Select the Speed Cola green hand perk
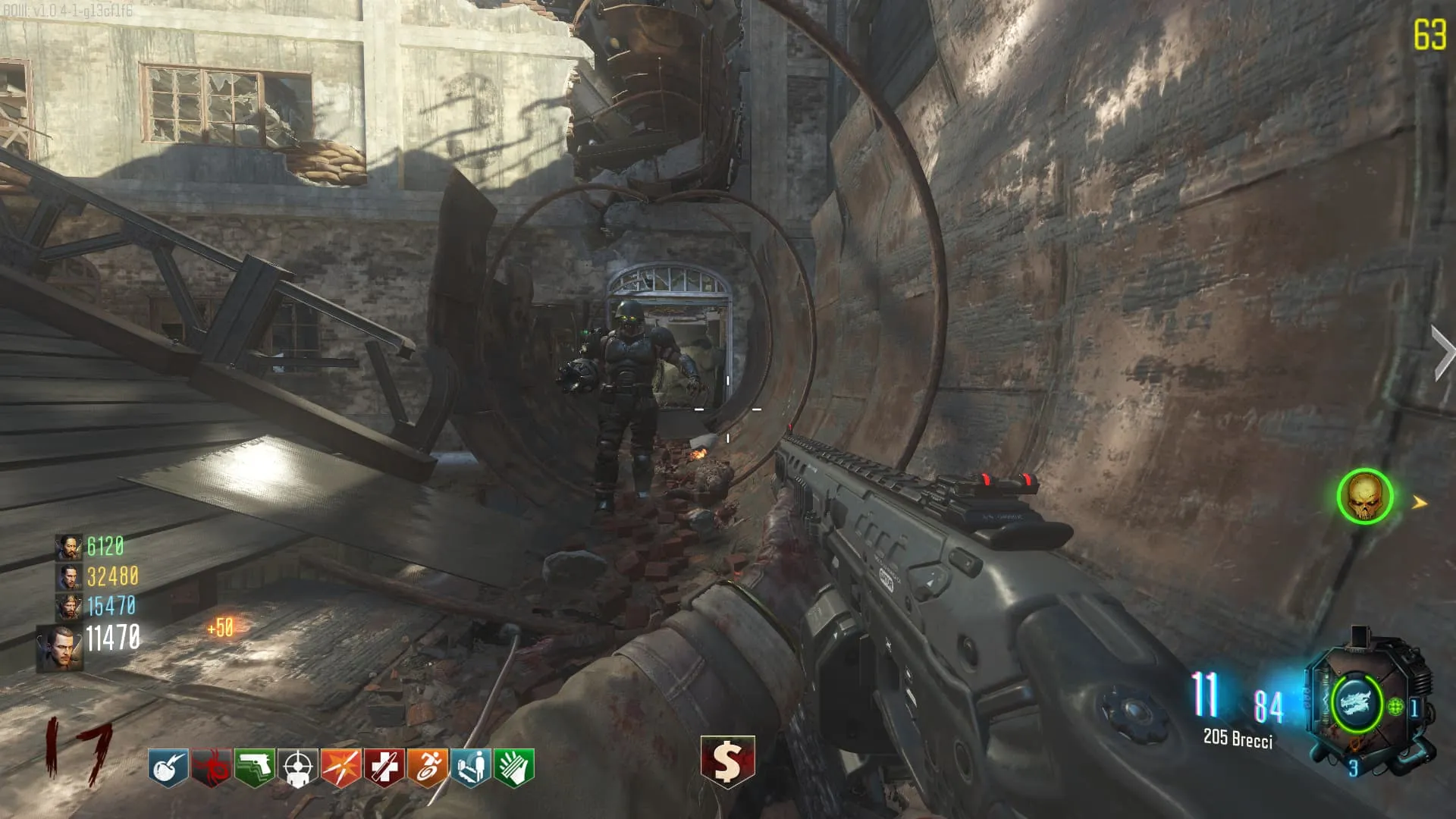Image resolution: width=1456 pixels, height=819 pixels. click(x=514, y=767)
